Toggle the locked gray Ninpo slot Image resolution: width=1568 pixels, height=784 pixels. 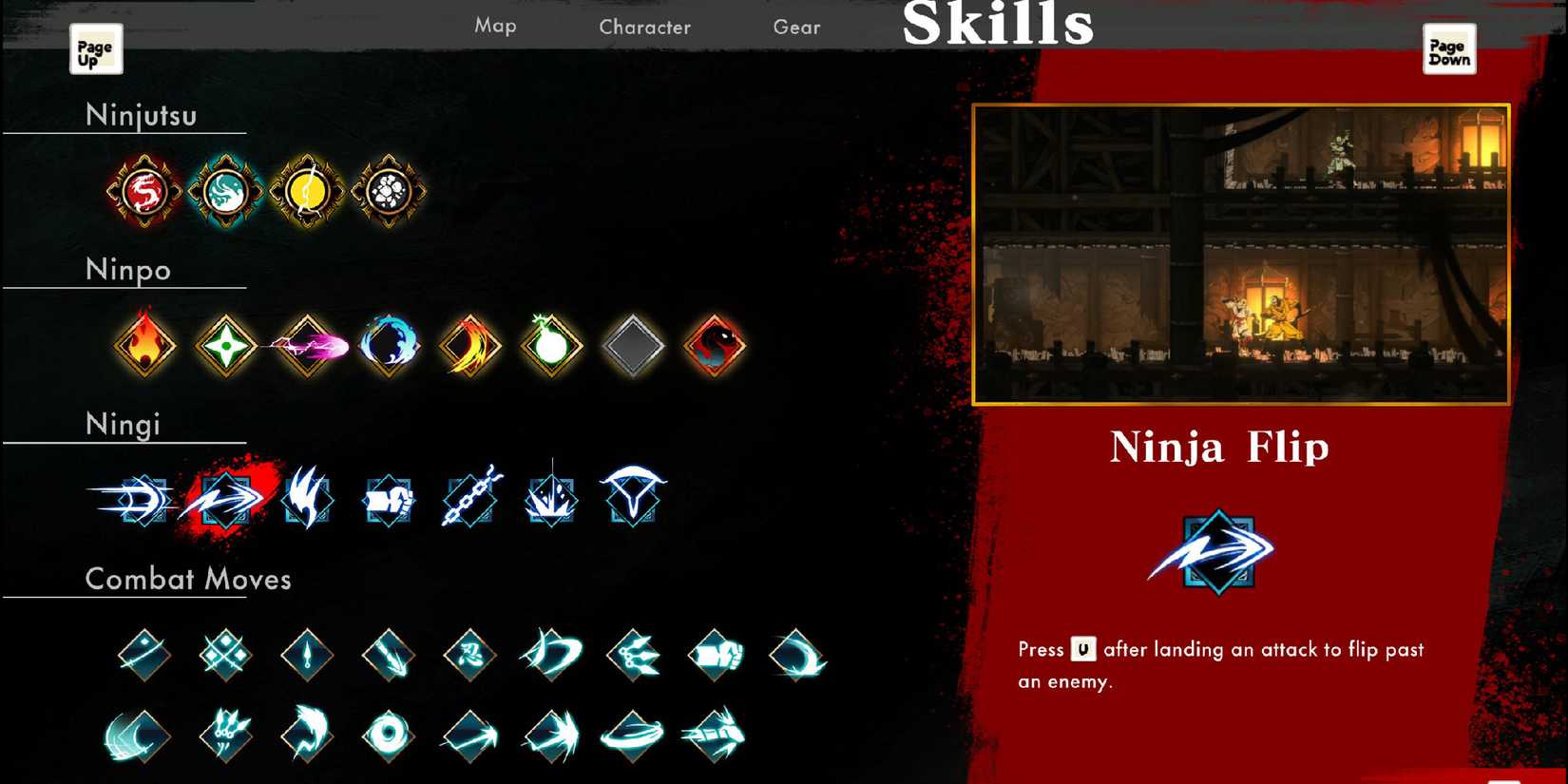633,345
